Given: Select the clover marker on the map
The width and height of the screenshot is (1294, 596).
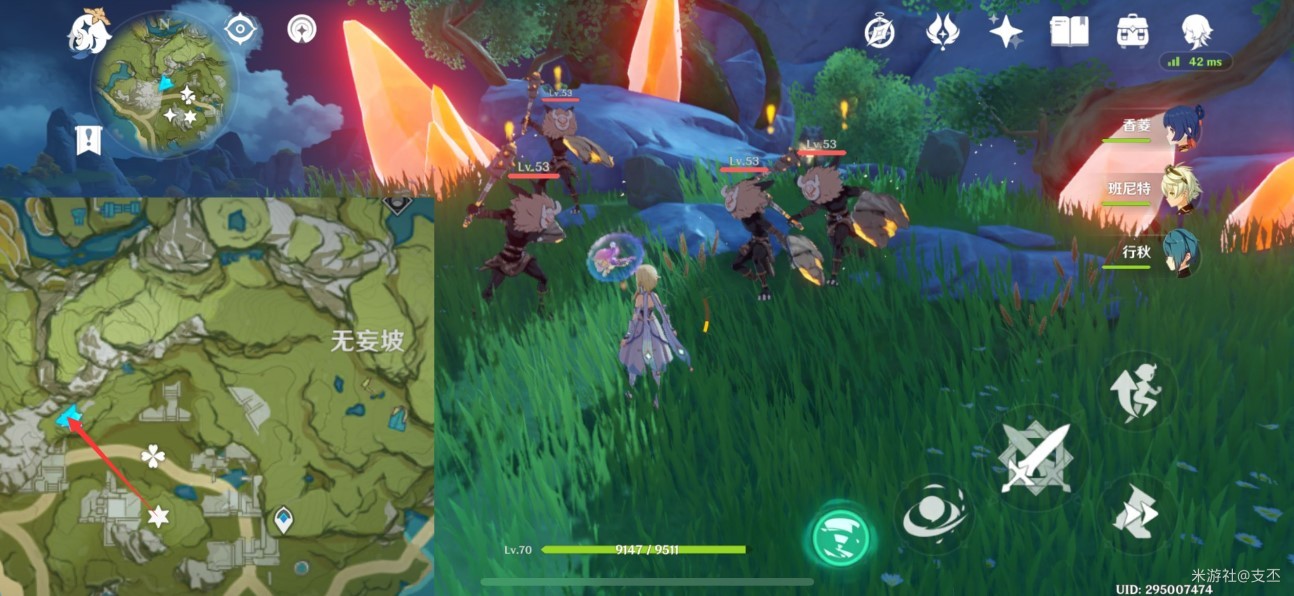Looking at the screenshot, I should tap(153, 457).
